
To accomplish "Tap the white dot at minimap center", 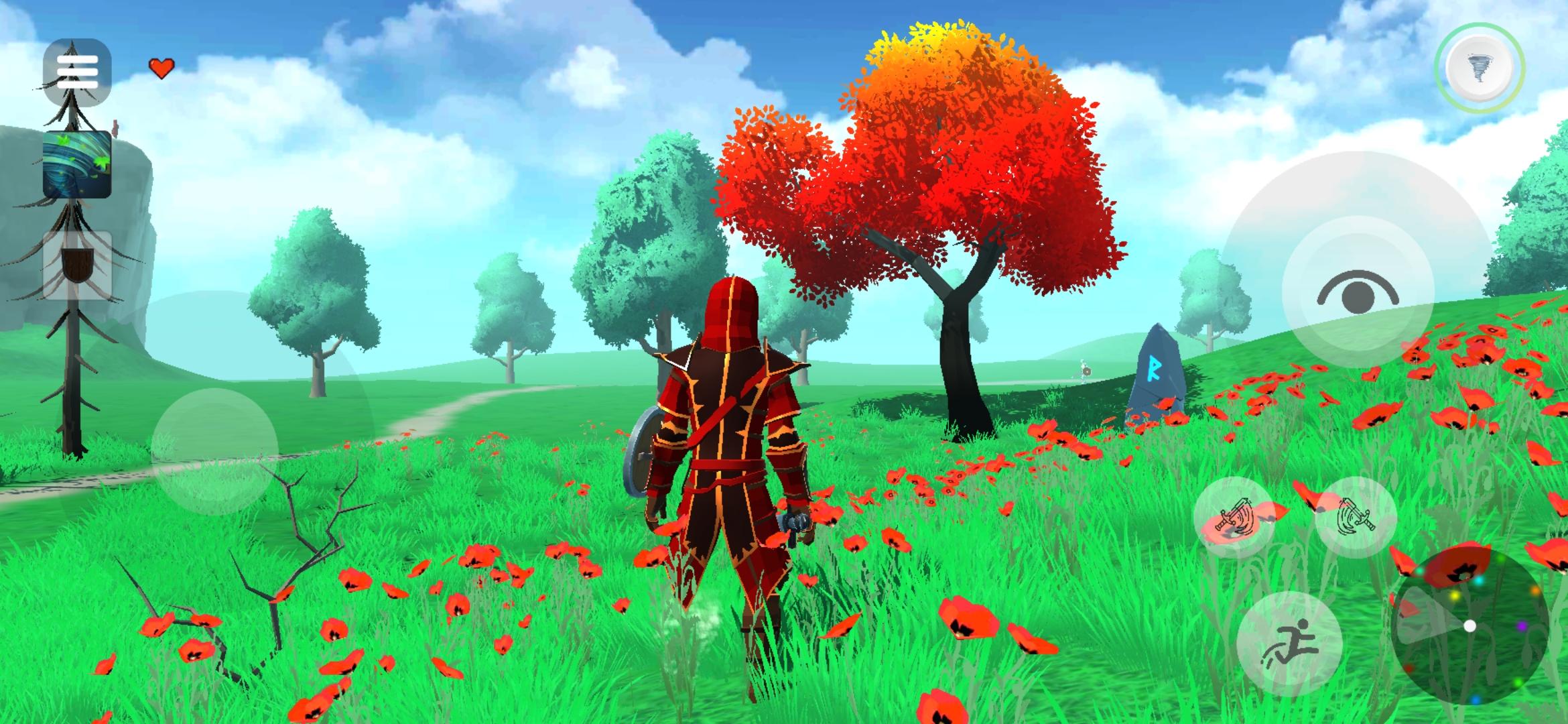I will 1469,626.
